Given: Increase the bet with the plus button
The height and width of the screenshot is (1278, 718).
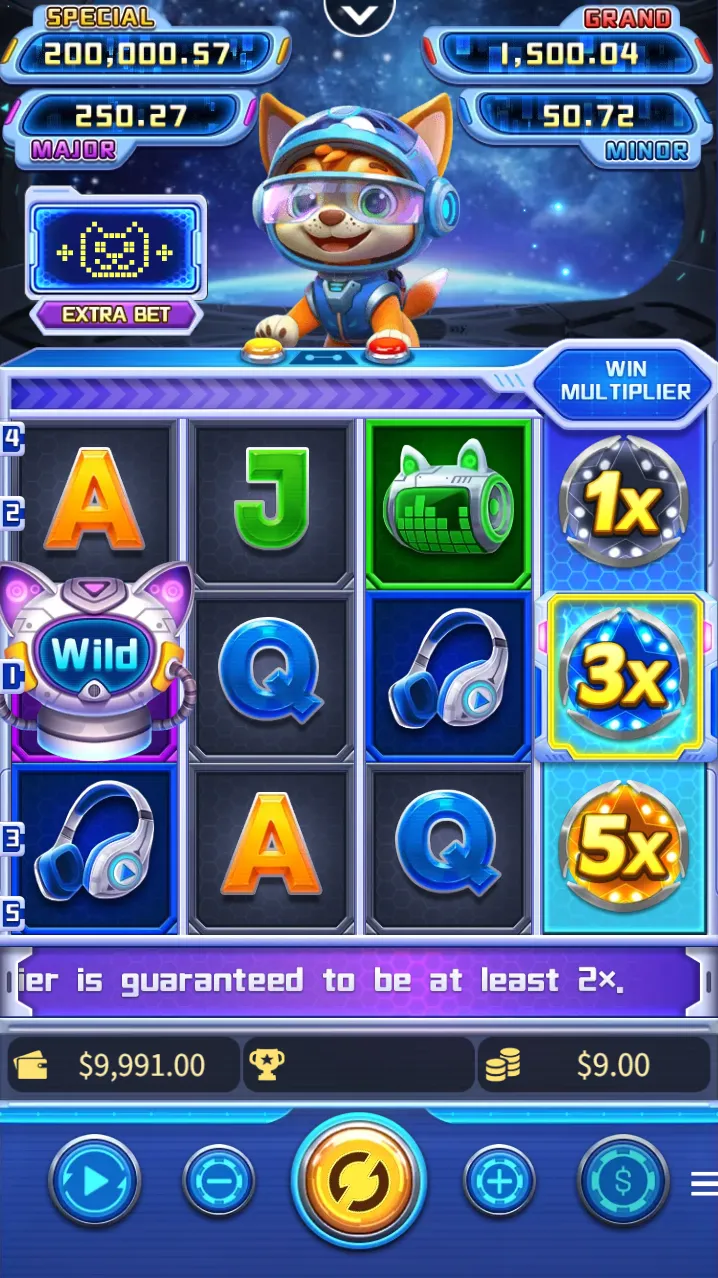Looking at the screenshot, I should pos(499,1182).
